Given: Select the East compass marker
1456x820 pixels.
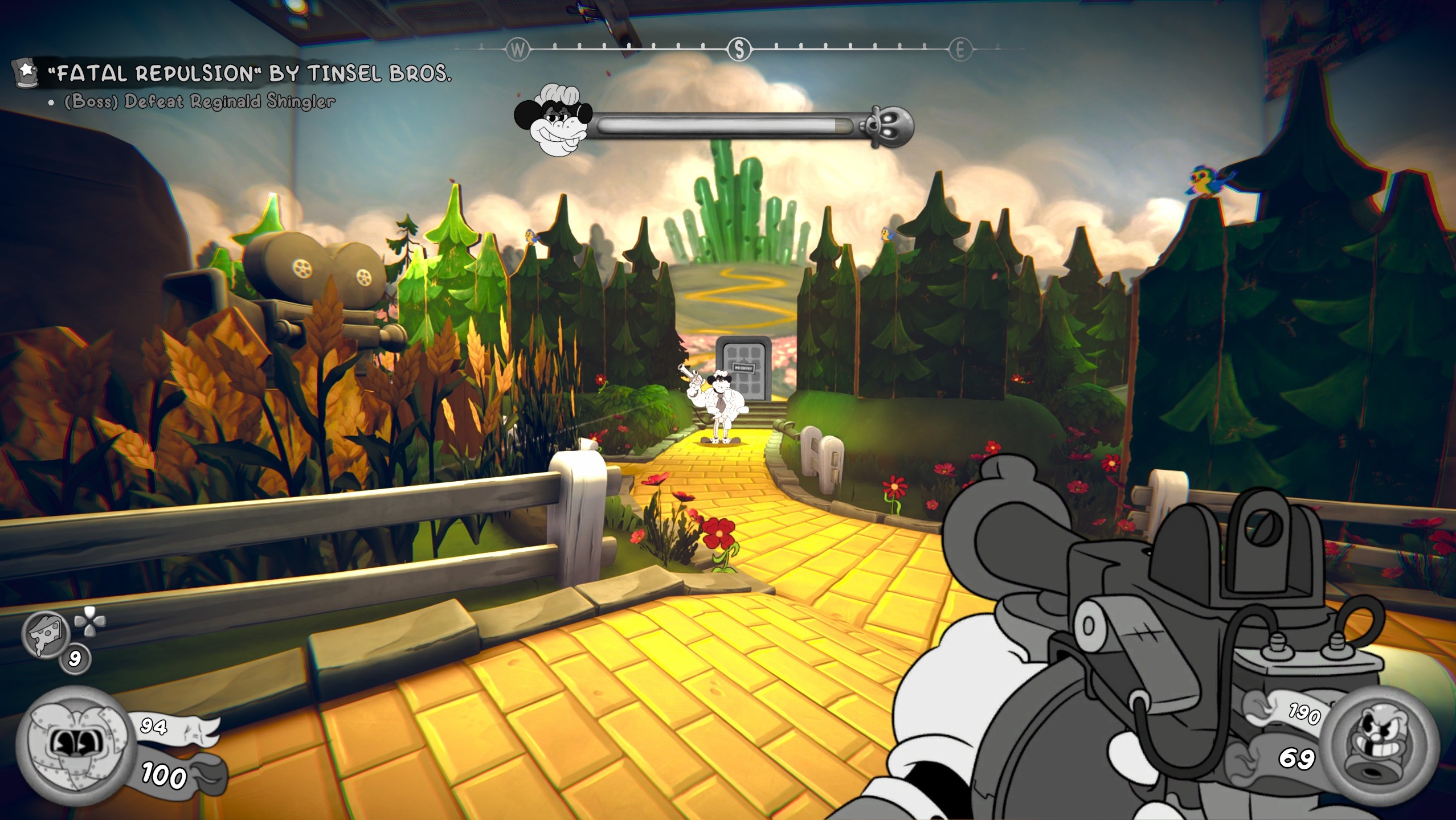Looking at the screenshot, I should coord(960,50).
